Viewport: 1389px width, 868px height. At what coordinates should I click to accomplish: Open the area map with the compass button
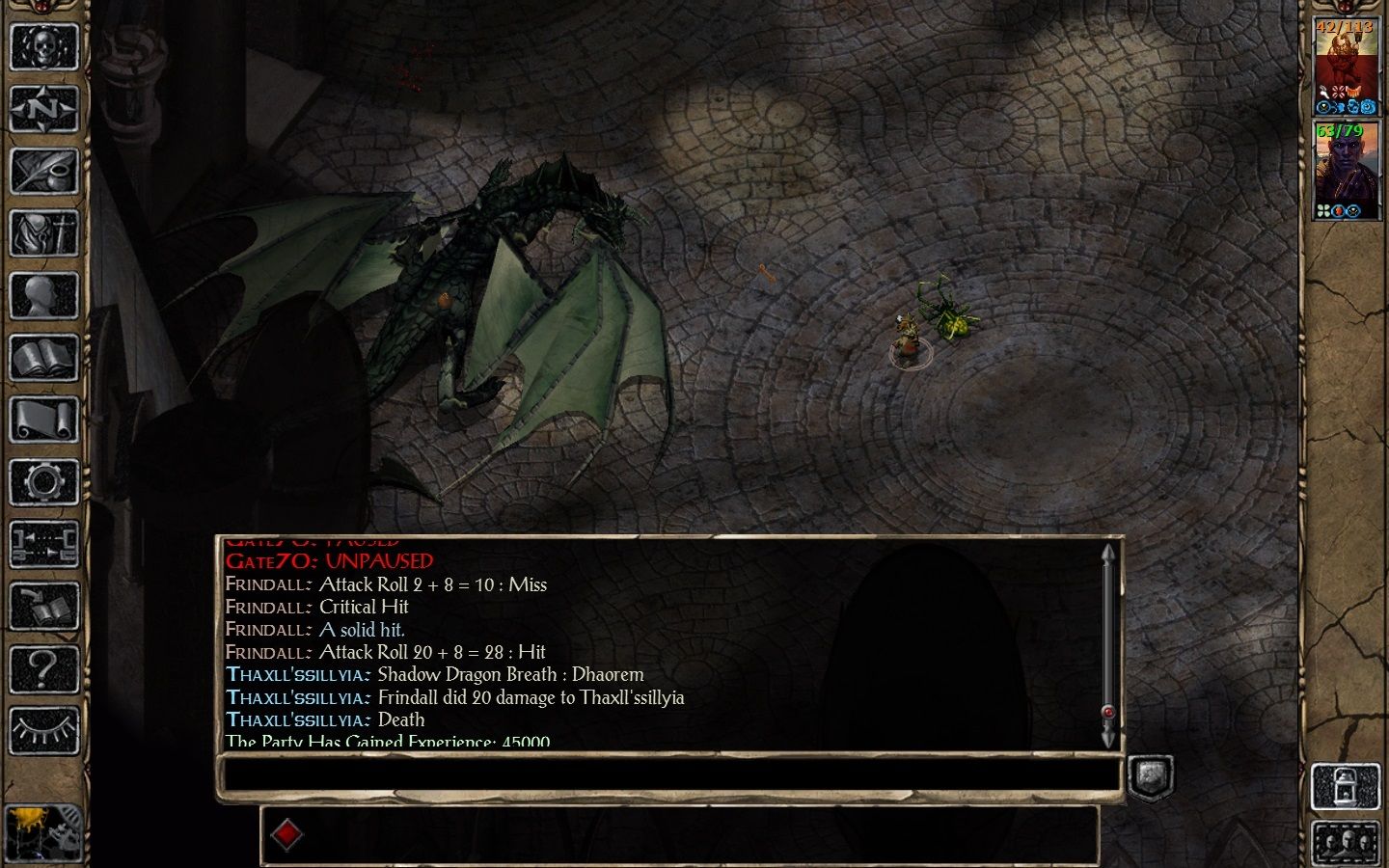[43, 109]
